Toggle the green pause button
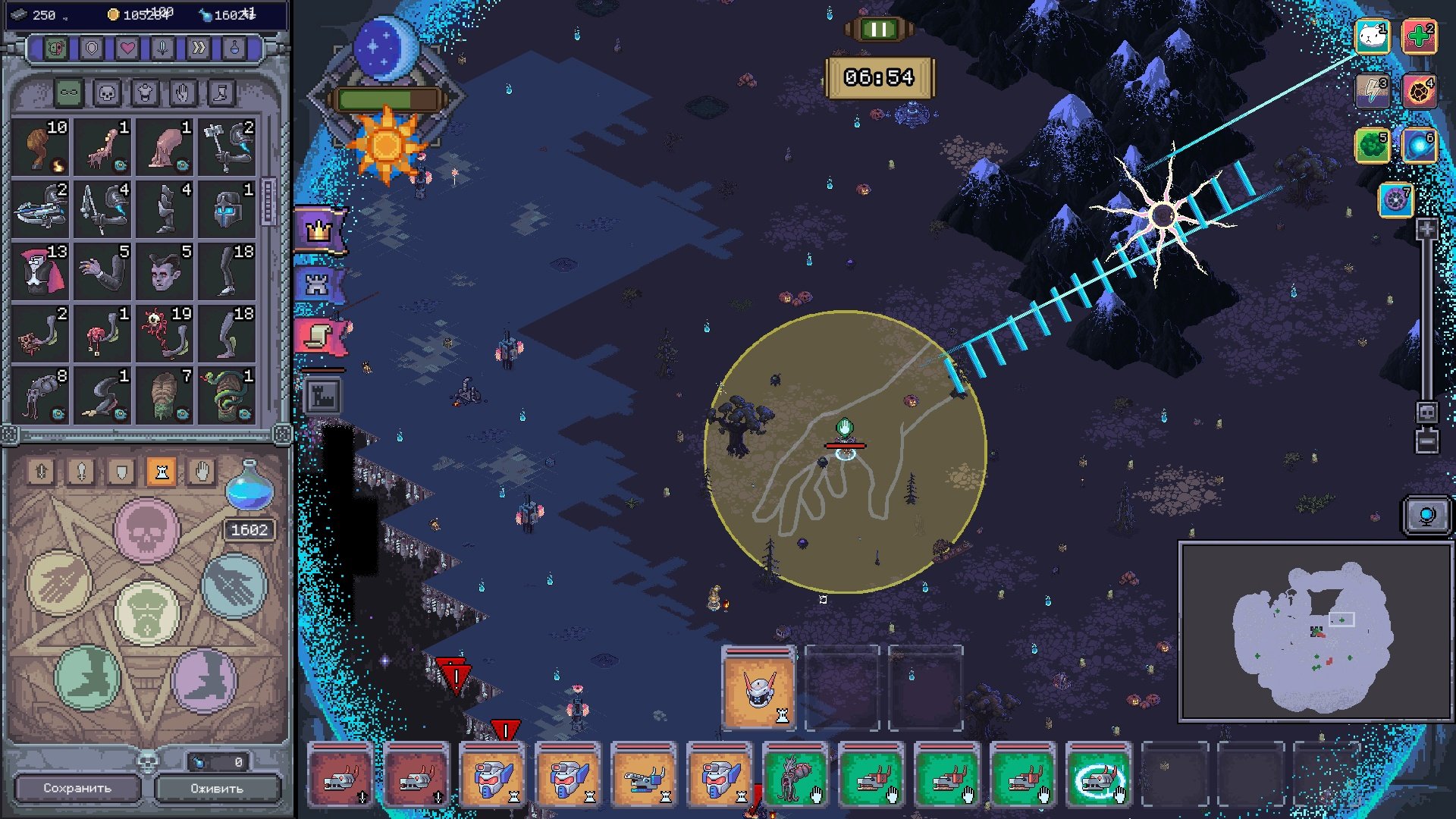This screenshot has width=1456, height=819. (879, 30)
